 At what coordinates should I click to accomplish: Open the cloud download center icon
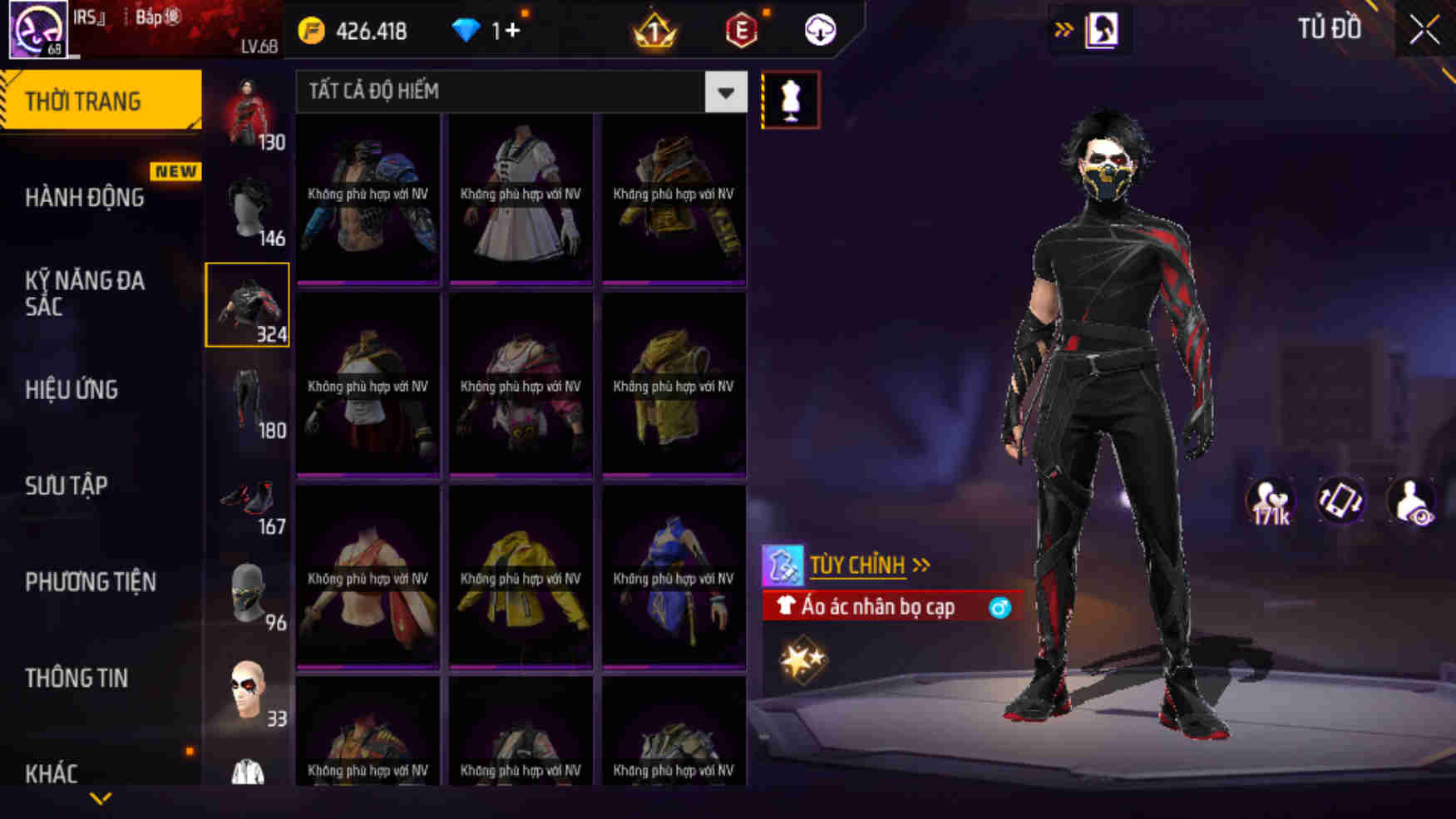click(818, 30)
